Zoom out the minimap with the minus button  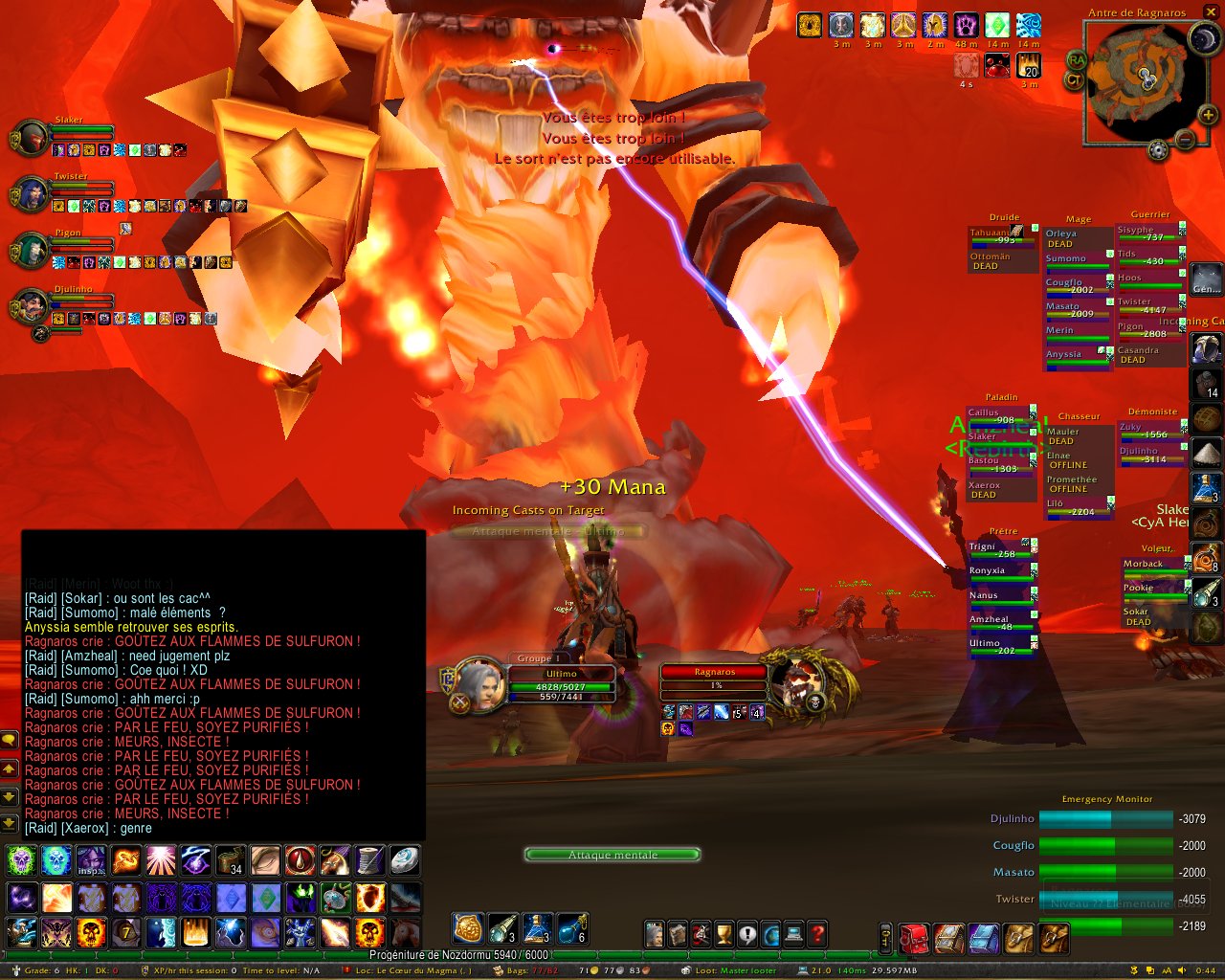point(1185,141)
